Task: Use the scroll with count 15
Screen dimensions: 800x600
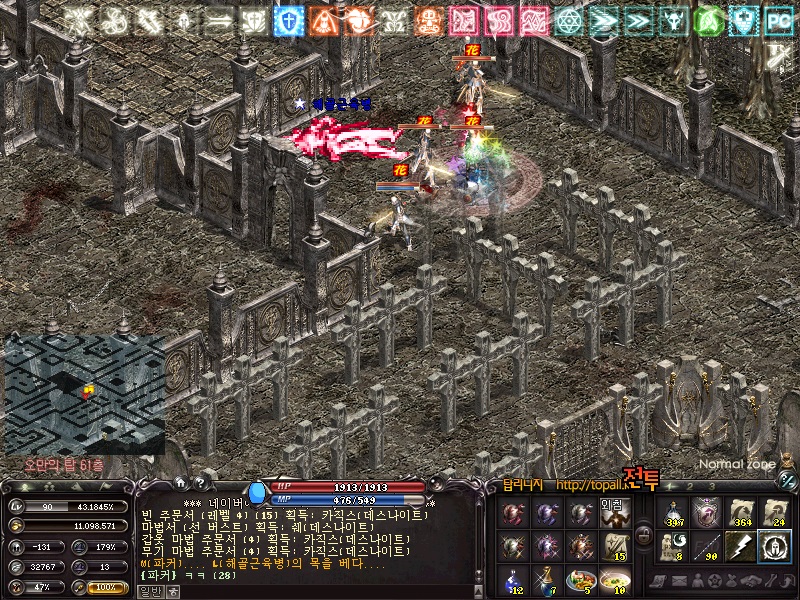Action: 615,546
